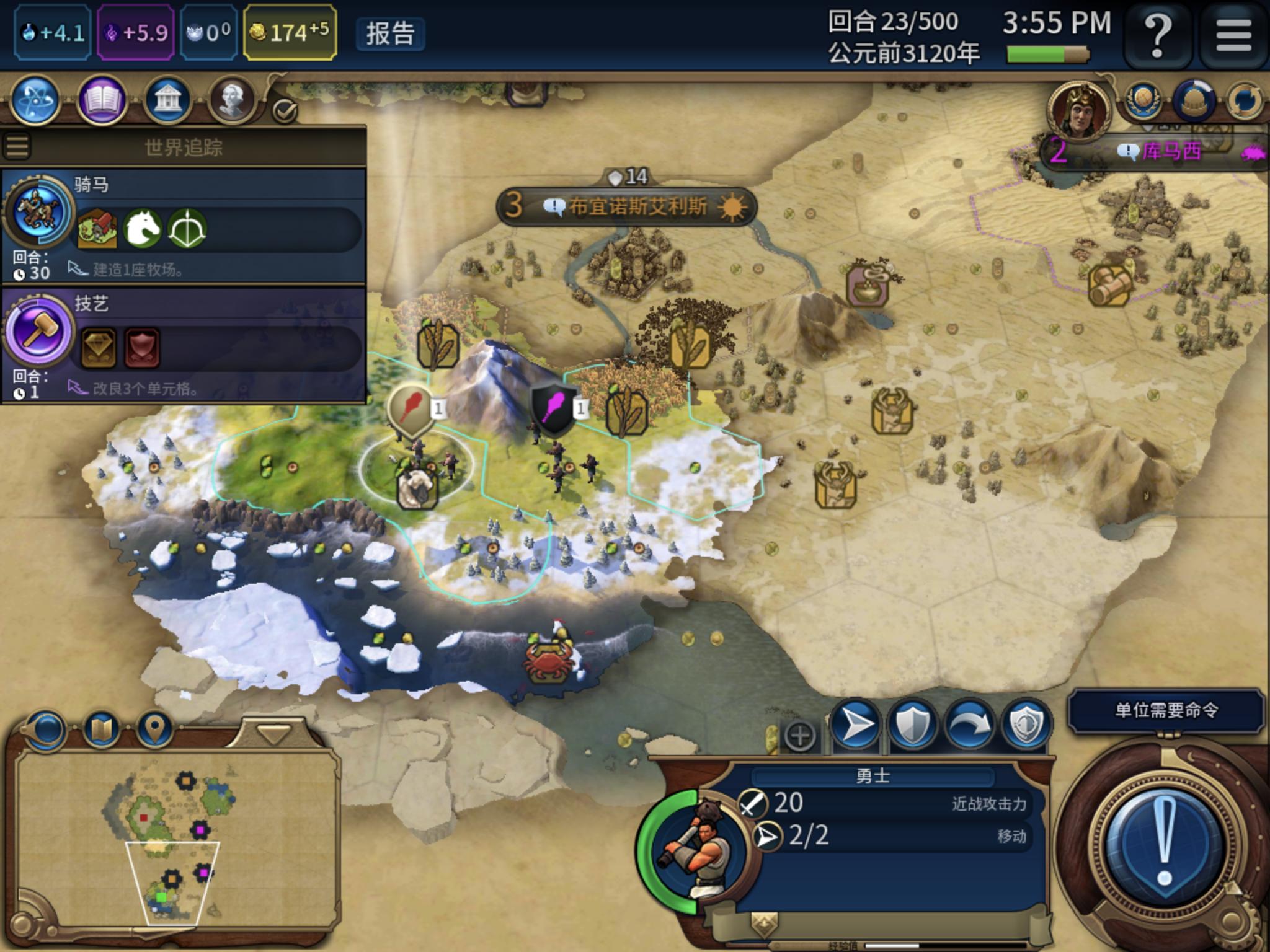Viewport: 1270px width, 952px height.
Task: Click the 单位需要命令 notification
Action: click(x=1166, y=710)
